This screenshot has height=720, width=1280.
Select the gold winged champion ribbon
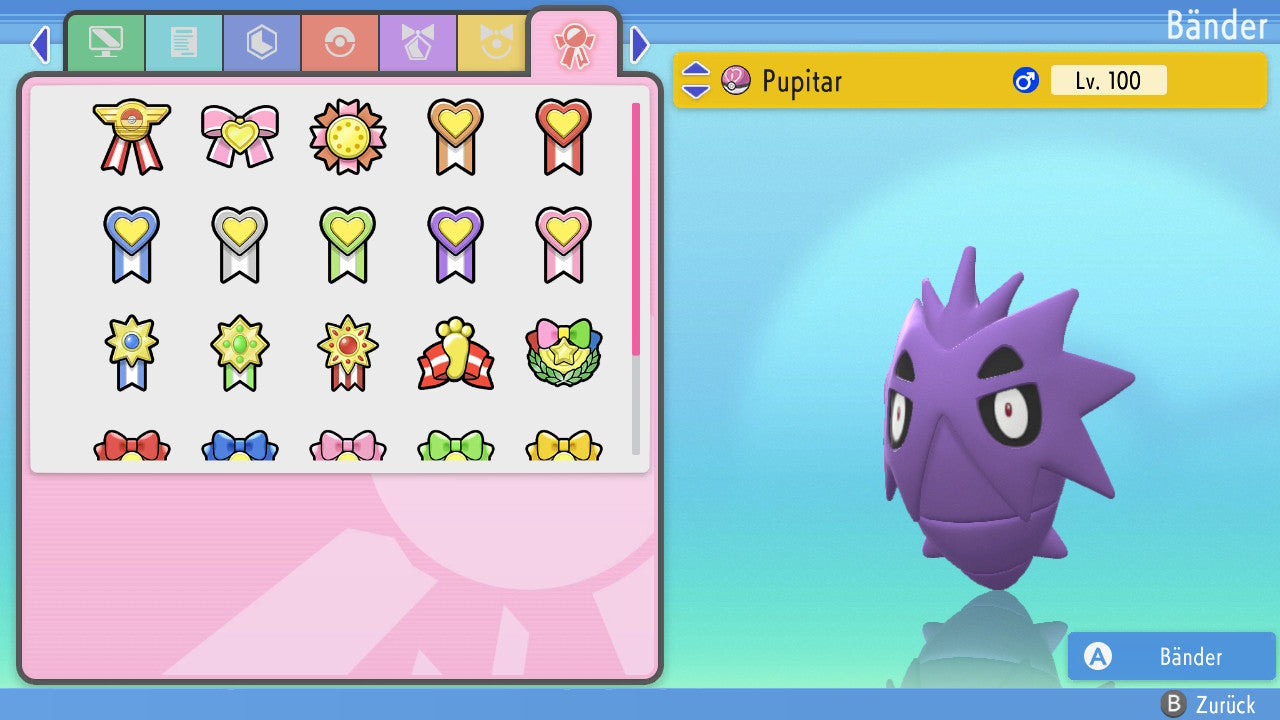132,136
